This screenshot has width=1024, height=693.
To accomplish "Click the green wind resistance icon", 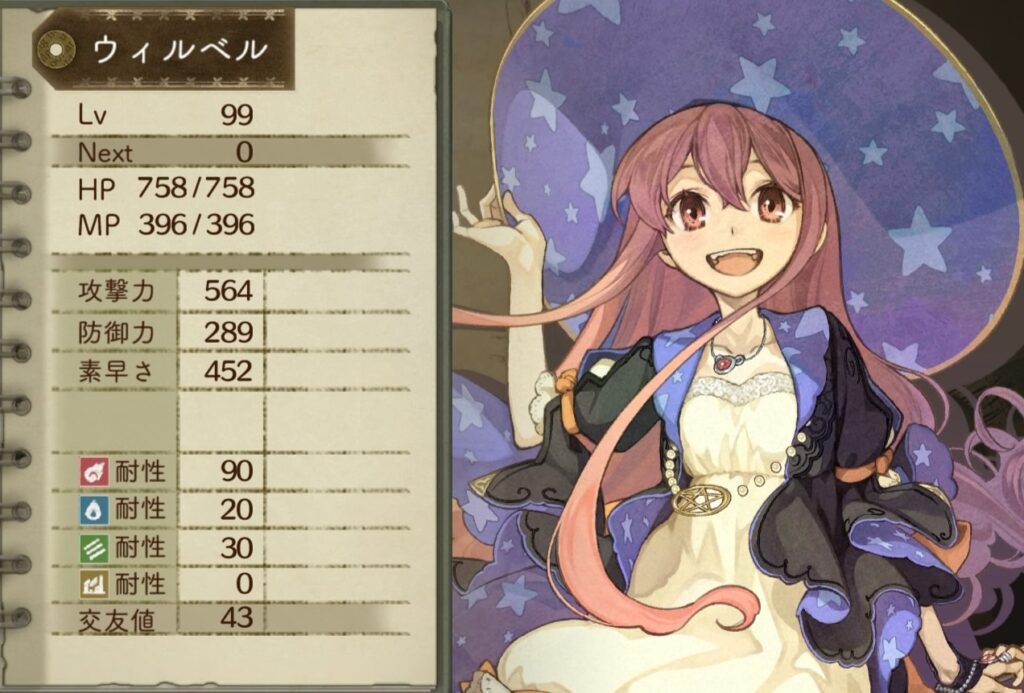I will point(93,547).
